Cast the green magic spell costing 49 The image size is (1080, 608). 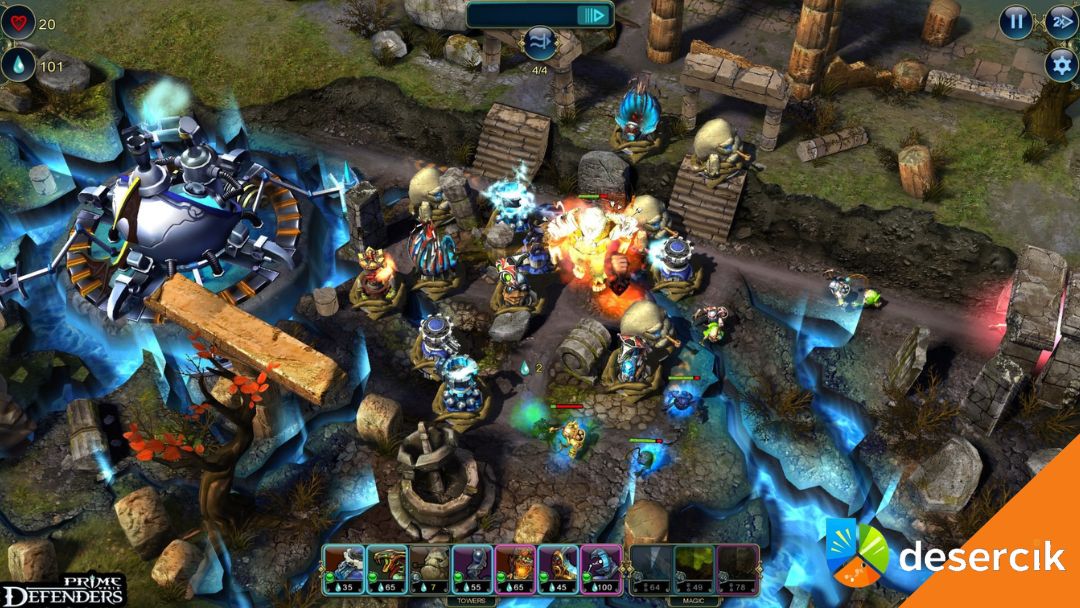(695, 568)
